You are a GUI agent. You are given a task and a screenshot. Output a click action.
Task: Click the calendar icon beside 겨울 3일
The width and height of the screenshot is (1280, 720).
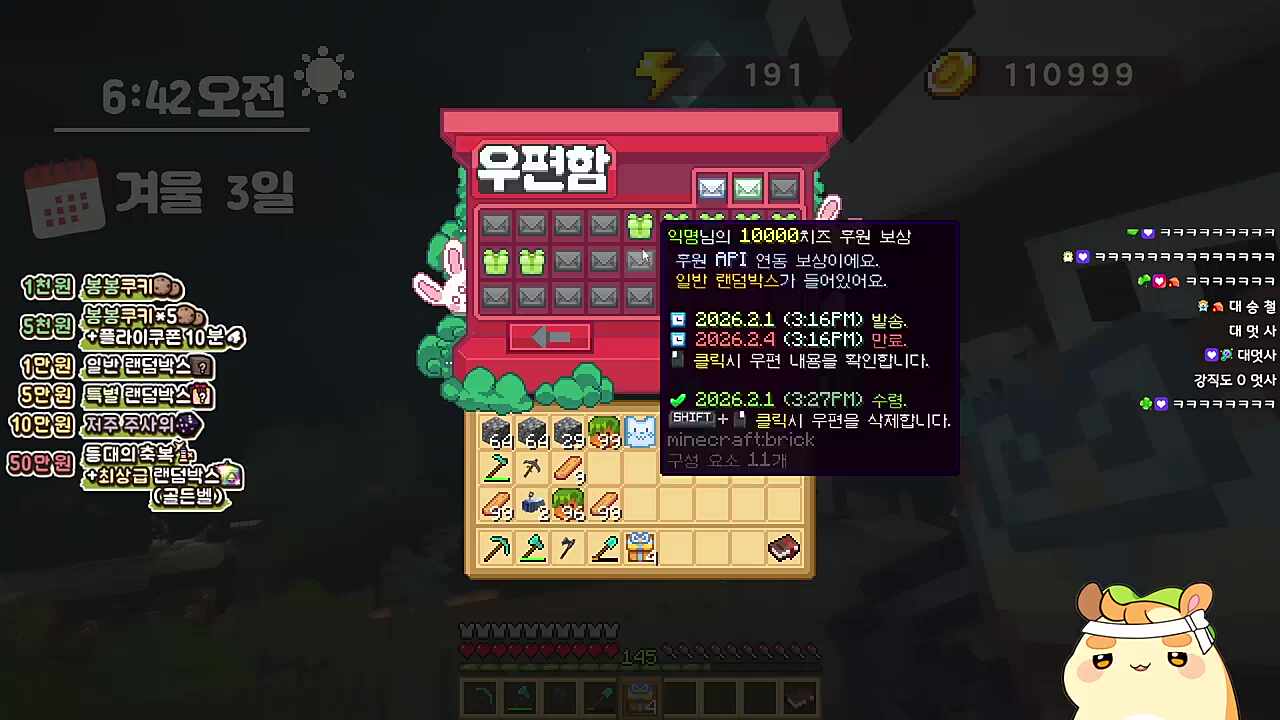pyautogui.click(x=62, y=191)
